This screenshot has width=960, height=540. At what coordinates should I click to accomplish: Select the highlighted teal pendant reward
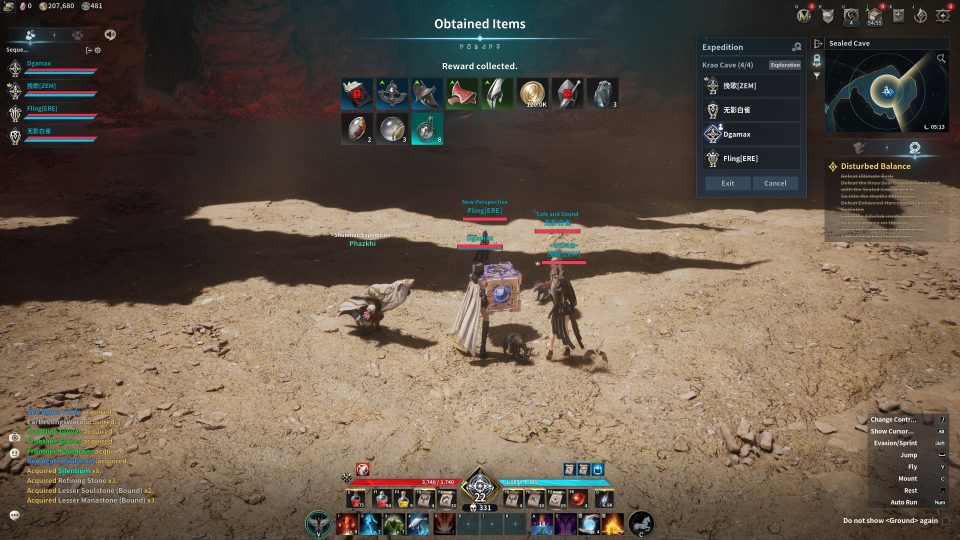pos(427,128)
